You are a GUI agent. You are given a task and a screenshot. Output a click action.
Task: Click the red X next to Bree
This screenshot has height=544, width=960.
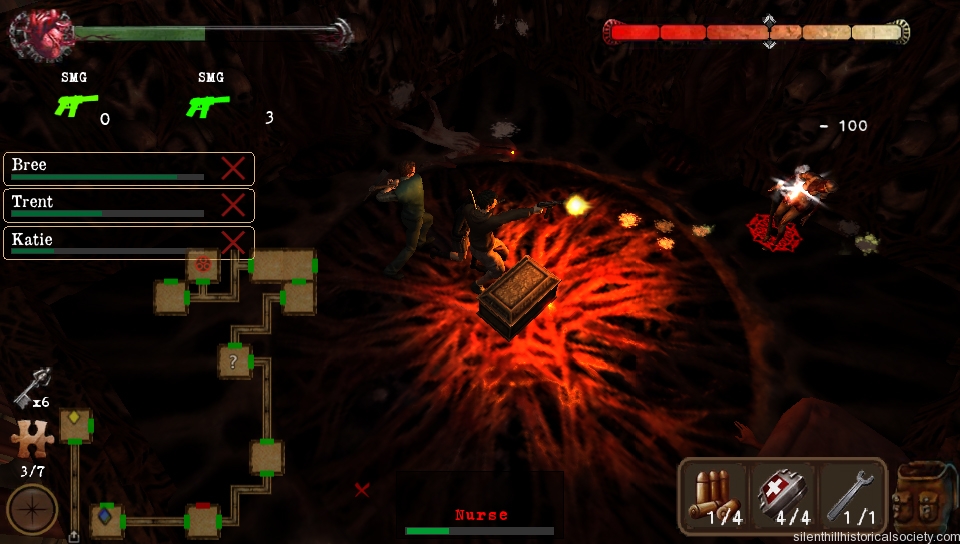(233, 168)
